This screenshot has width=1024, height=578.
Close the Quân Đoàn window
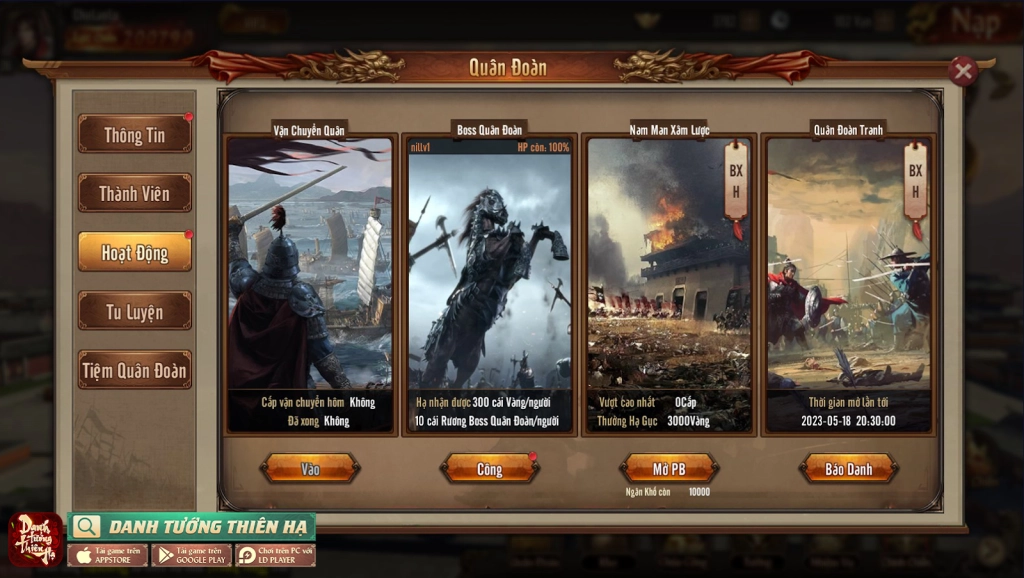coord(962,71)
